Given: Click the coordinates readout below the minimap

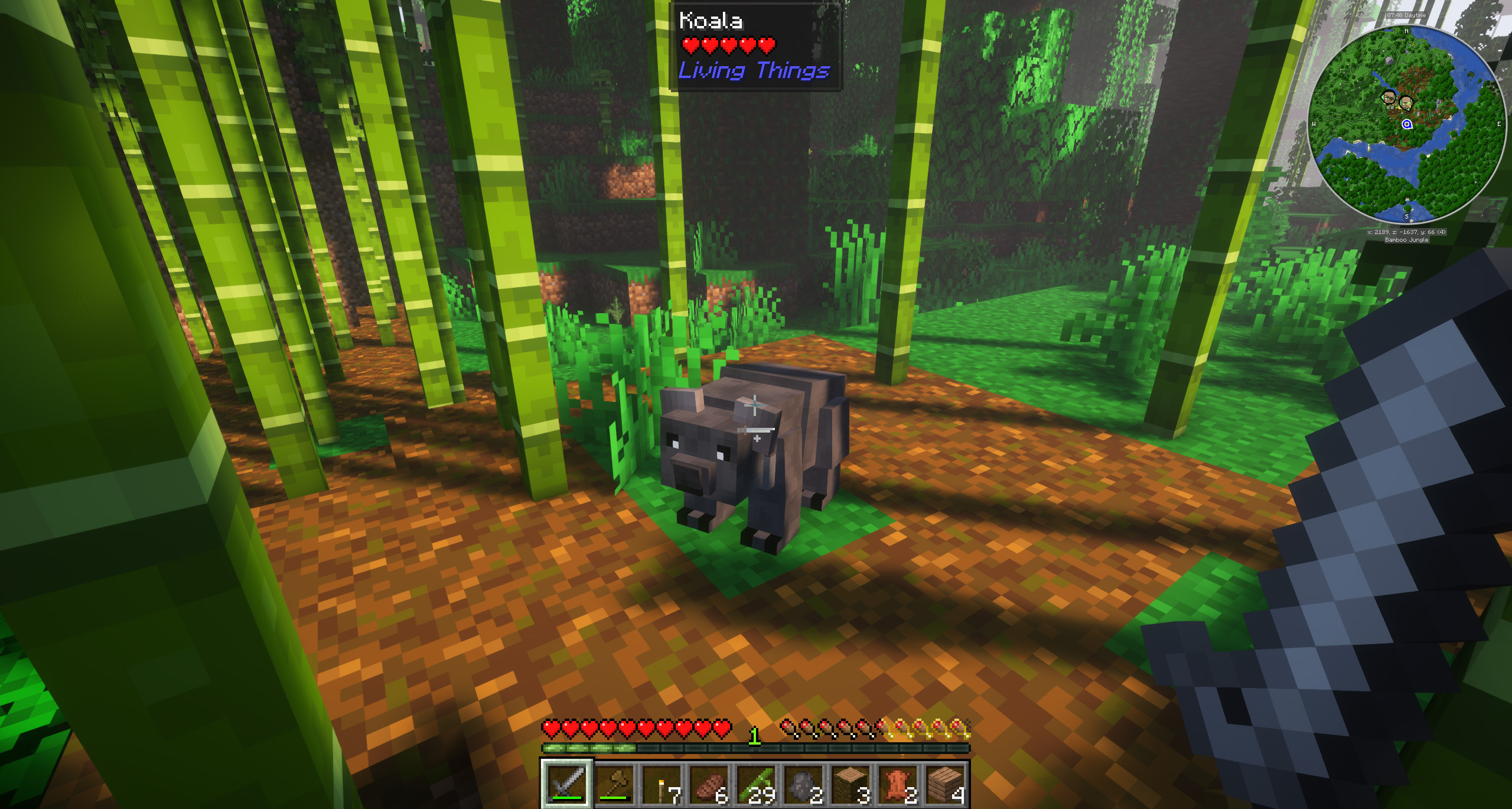Looking at the screenshot, I should tap(1406, 232).
